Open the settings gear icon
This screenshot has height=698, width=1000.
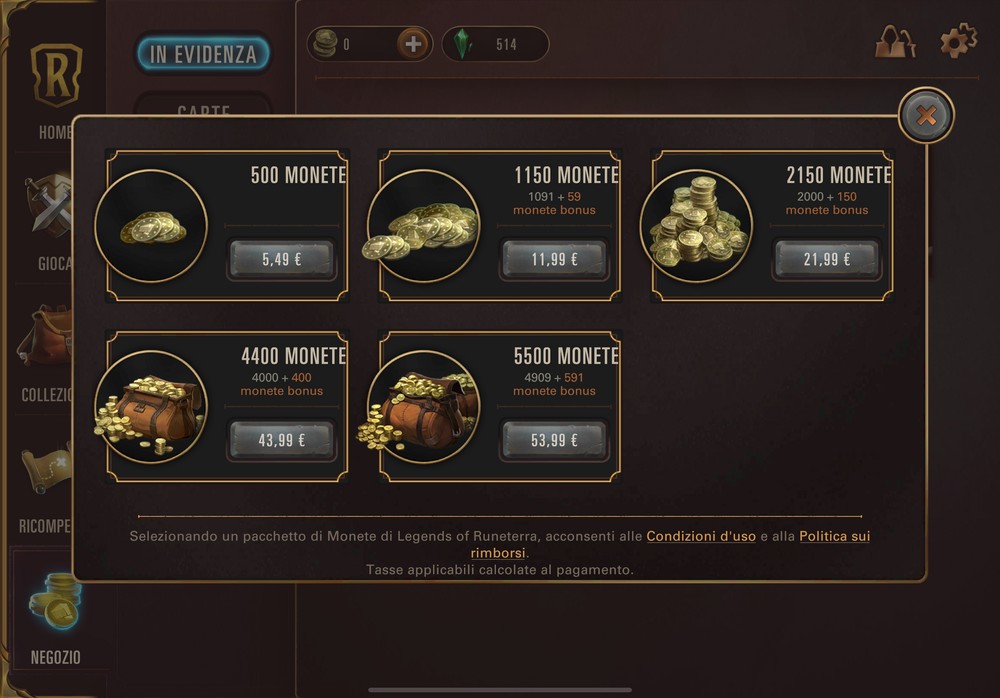click(x=958, y=42)
